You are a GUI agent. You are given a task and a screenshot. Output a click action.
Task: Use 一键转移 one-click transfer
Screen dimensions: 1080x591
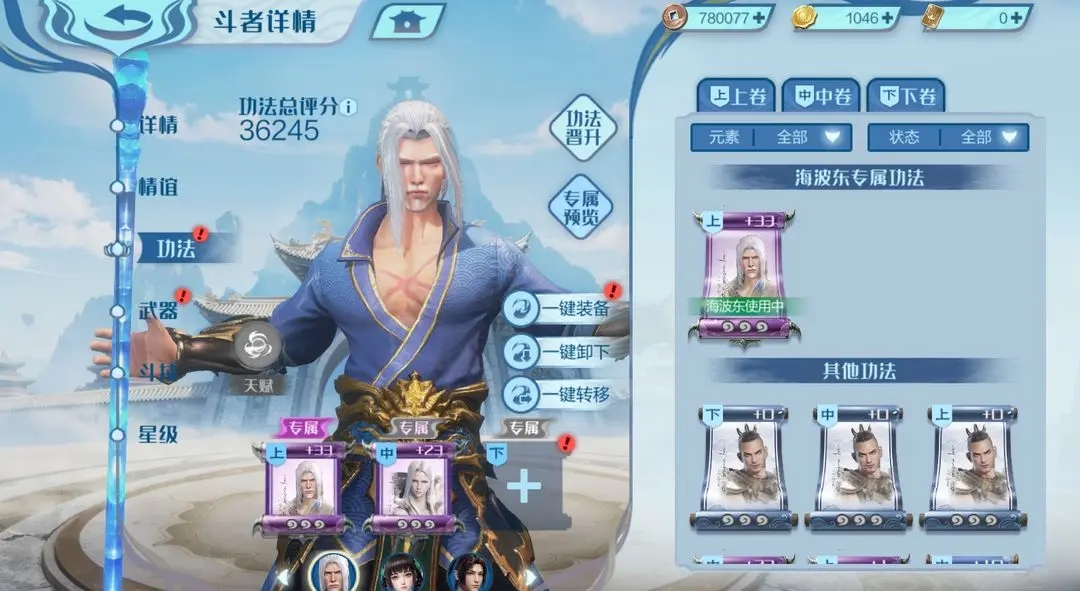tap(561, 393)
